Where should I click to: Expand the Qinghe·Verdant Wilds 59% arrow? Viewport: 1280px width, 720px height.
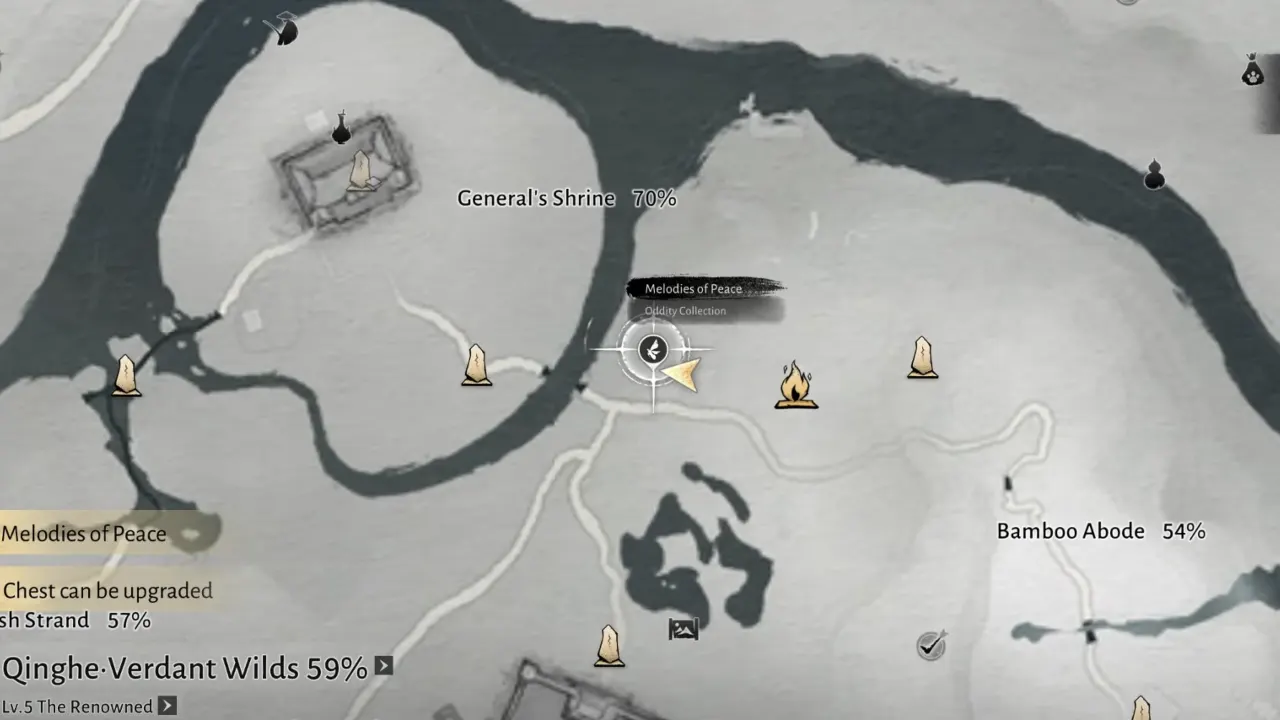(x=383, y=666)
